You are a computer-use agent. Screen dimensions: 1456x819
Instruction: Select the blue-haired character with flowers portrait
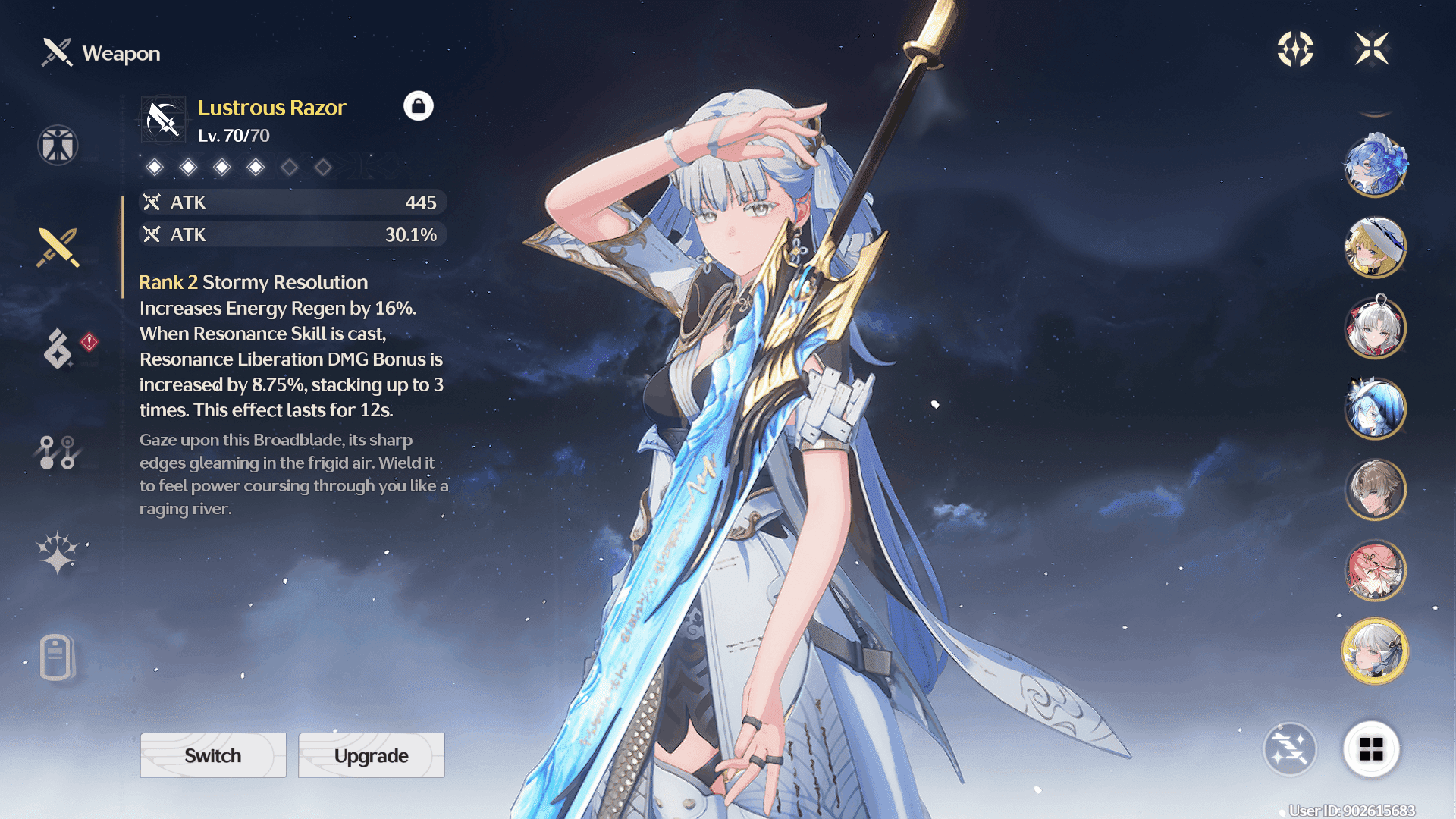tap(1375, 165)
